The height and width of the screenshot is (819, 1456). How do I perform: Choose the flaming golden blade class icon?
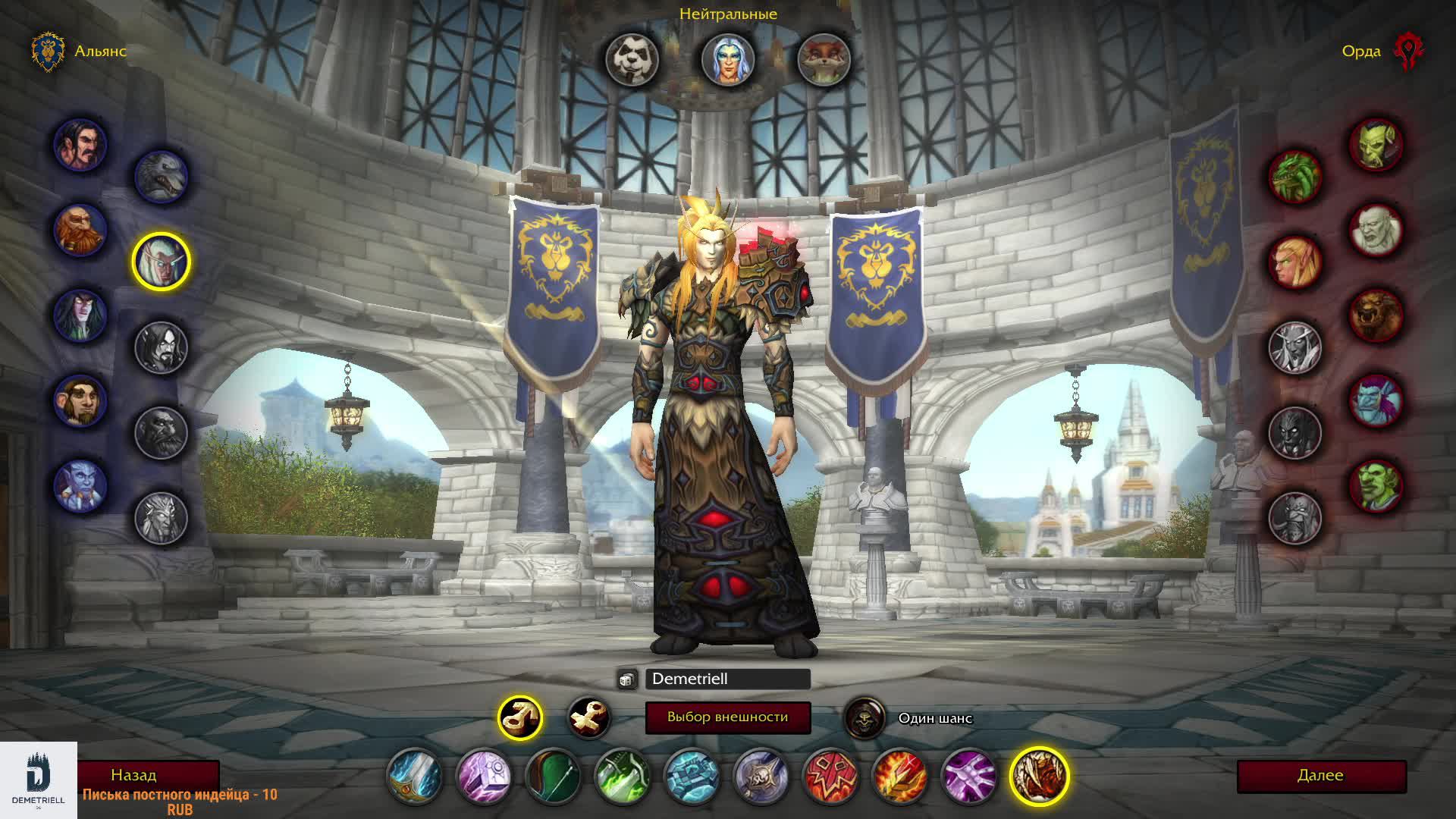[x=899, y=777]
